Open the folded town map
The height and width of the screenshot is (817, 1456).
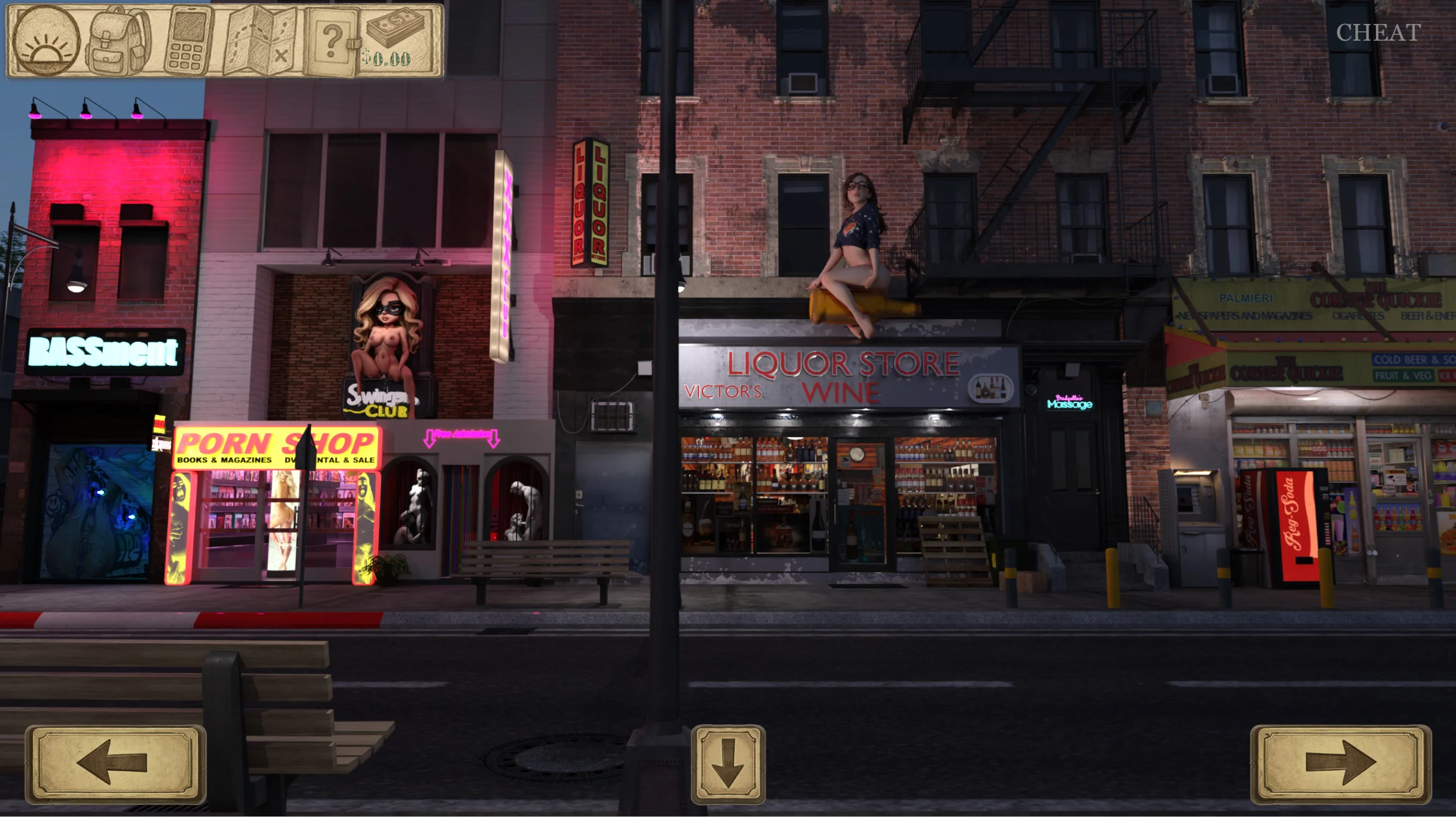click(260, 41)
